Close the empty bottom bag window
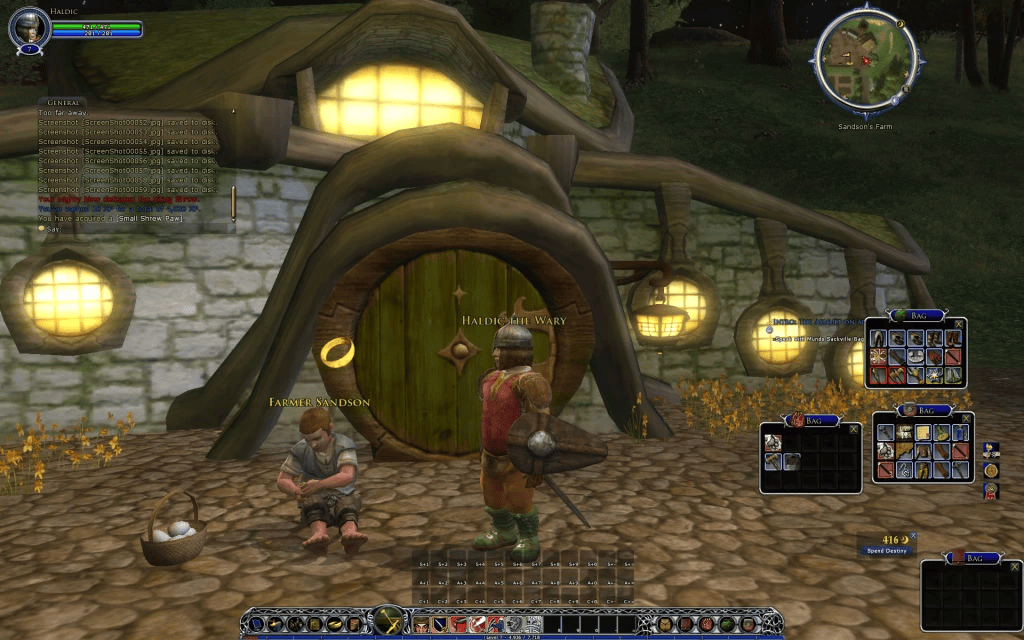1024x640 pixels. [1013, 565]
